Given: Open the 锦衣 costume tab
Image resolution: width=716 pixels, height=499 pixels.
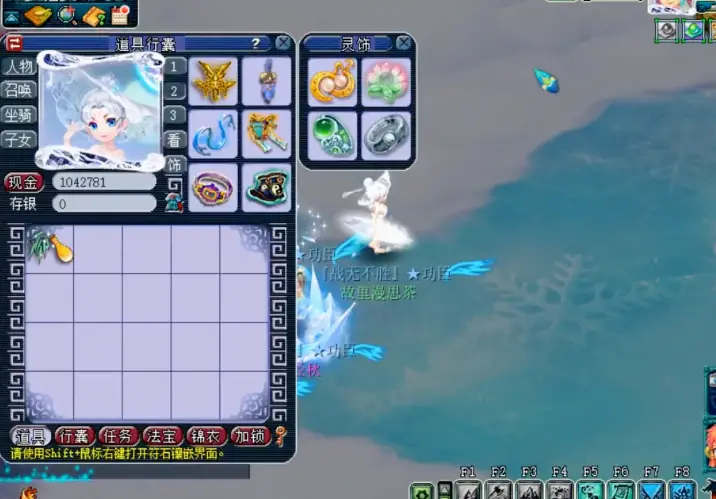Looking at the screenshot, I should pyautogui.click(x=204, y=436).
